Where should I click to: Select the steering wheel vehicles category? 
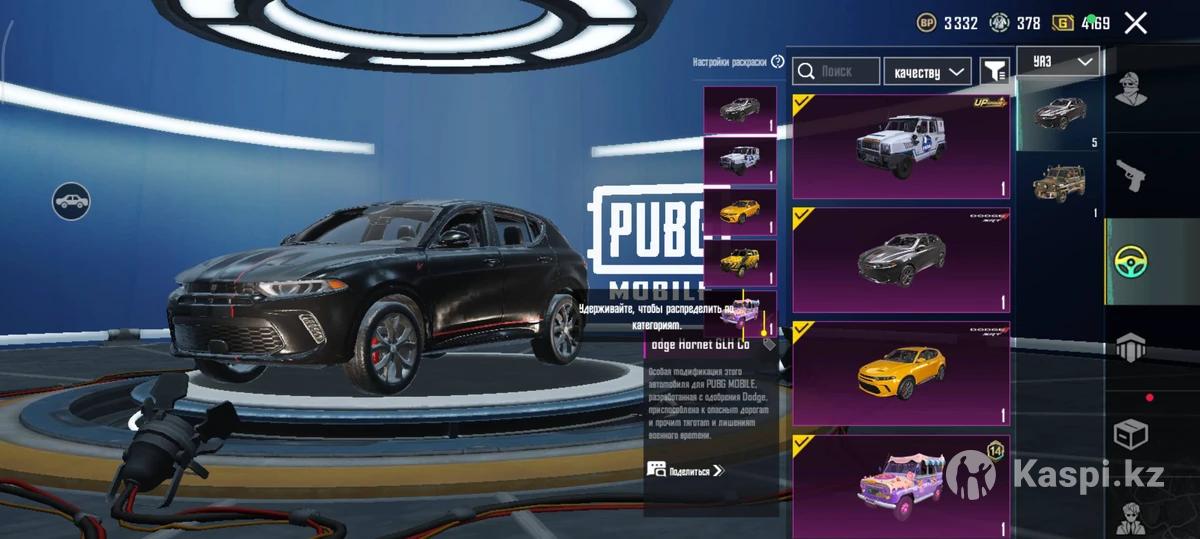coord(1132,262)
